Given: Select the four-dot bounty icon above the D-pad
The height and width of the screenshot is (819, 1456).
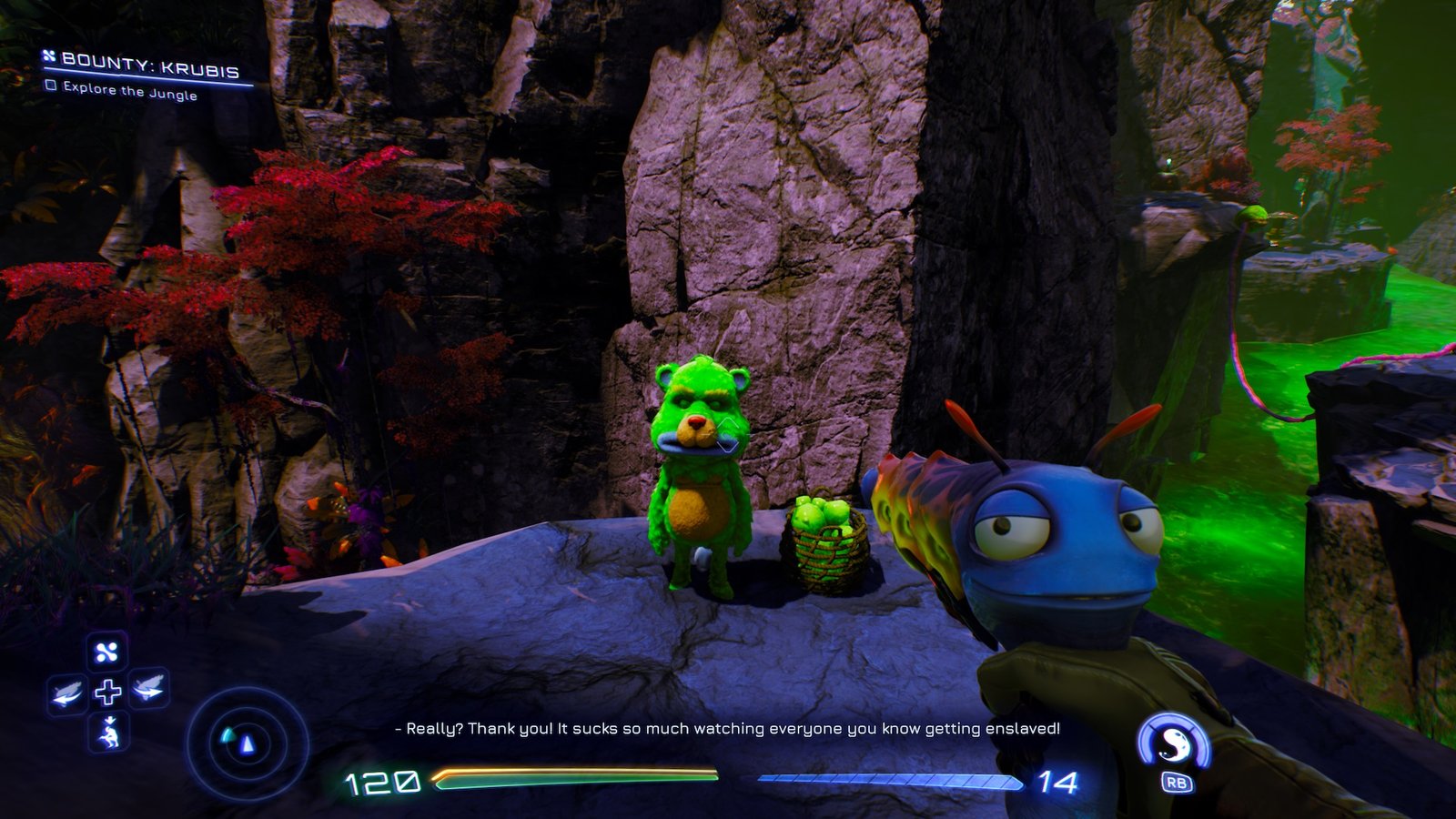Looking at the screenshot, I should (107, 652).
